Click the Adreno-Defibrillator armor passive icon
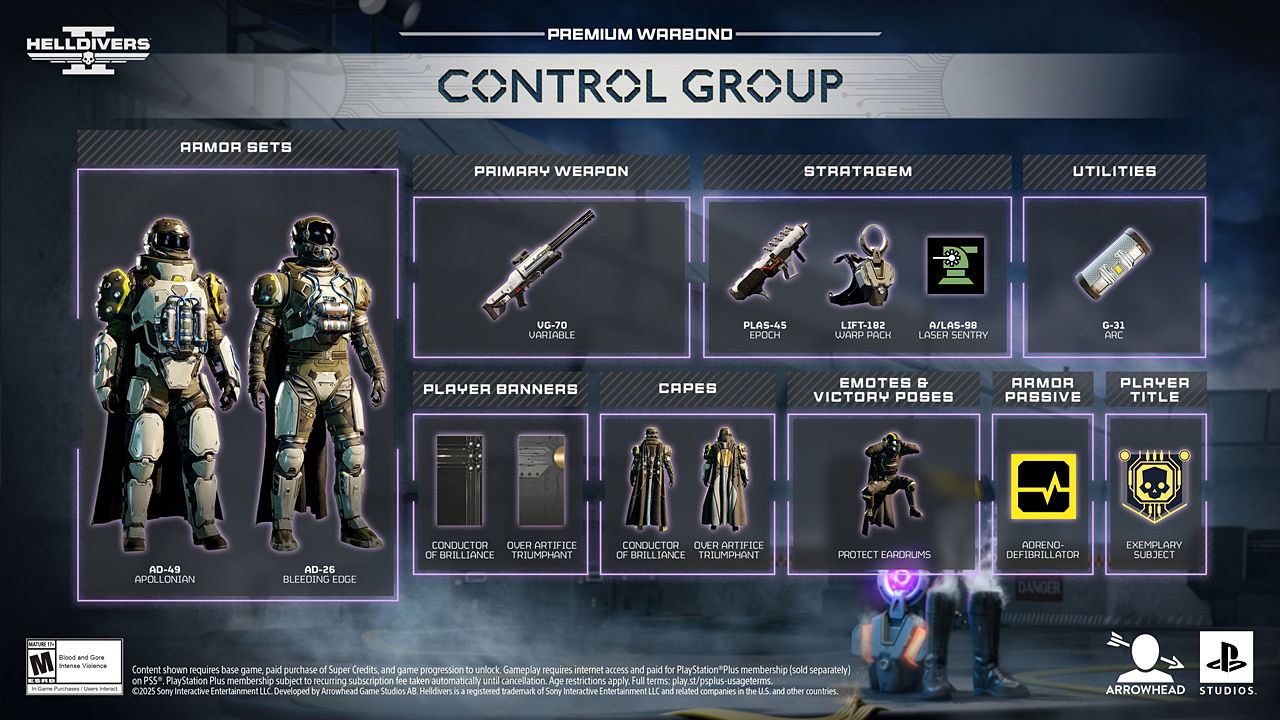This screenshot has width=1280, height=720. pyautogui.click(x=1043, y=486)
